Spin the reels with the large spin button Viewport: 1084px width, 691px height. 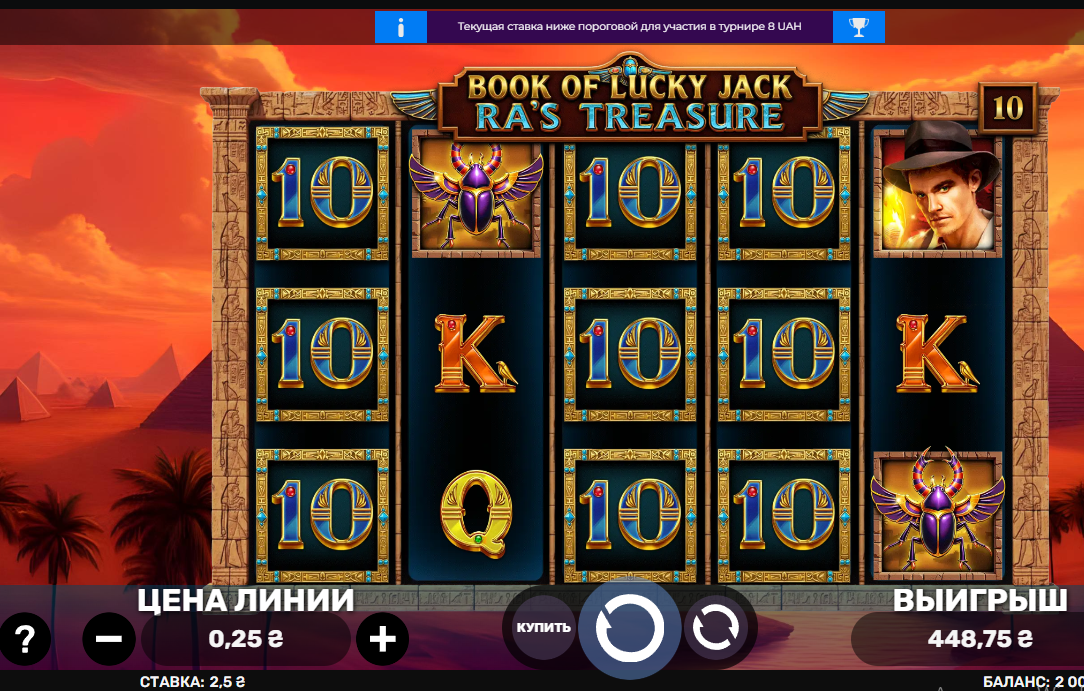point(629,628)
